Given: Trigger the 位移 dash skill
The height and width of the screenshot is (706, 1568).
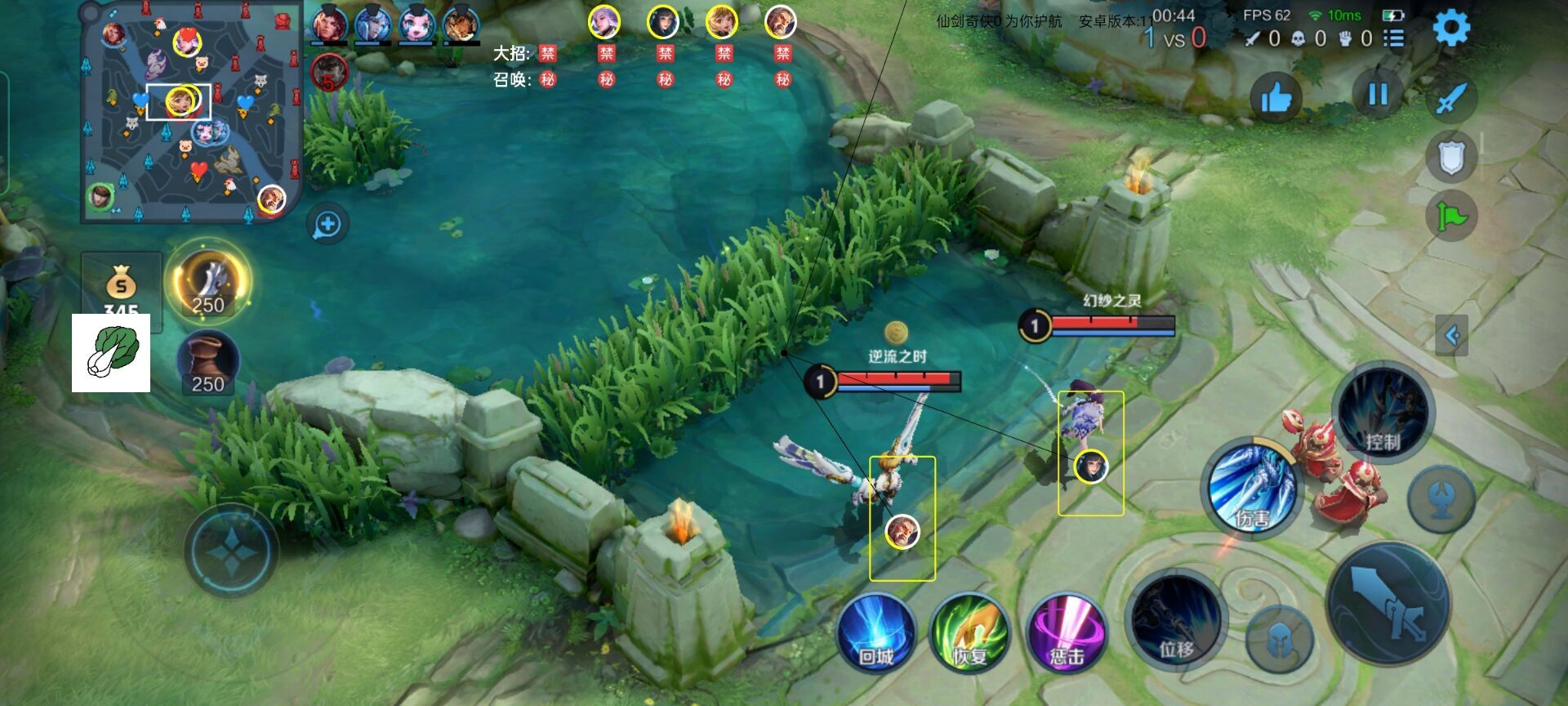Looking at the screenshot, I should (1176, 621).
